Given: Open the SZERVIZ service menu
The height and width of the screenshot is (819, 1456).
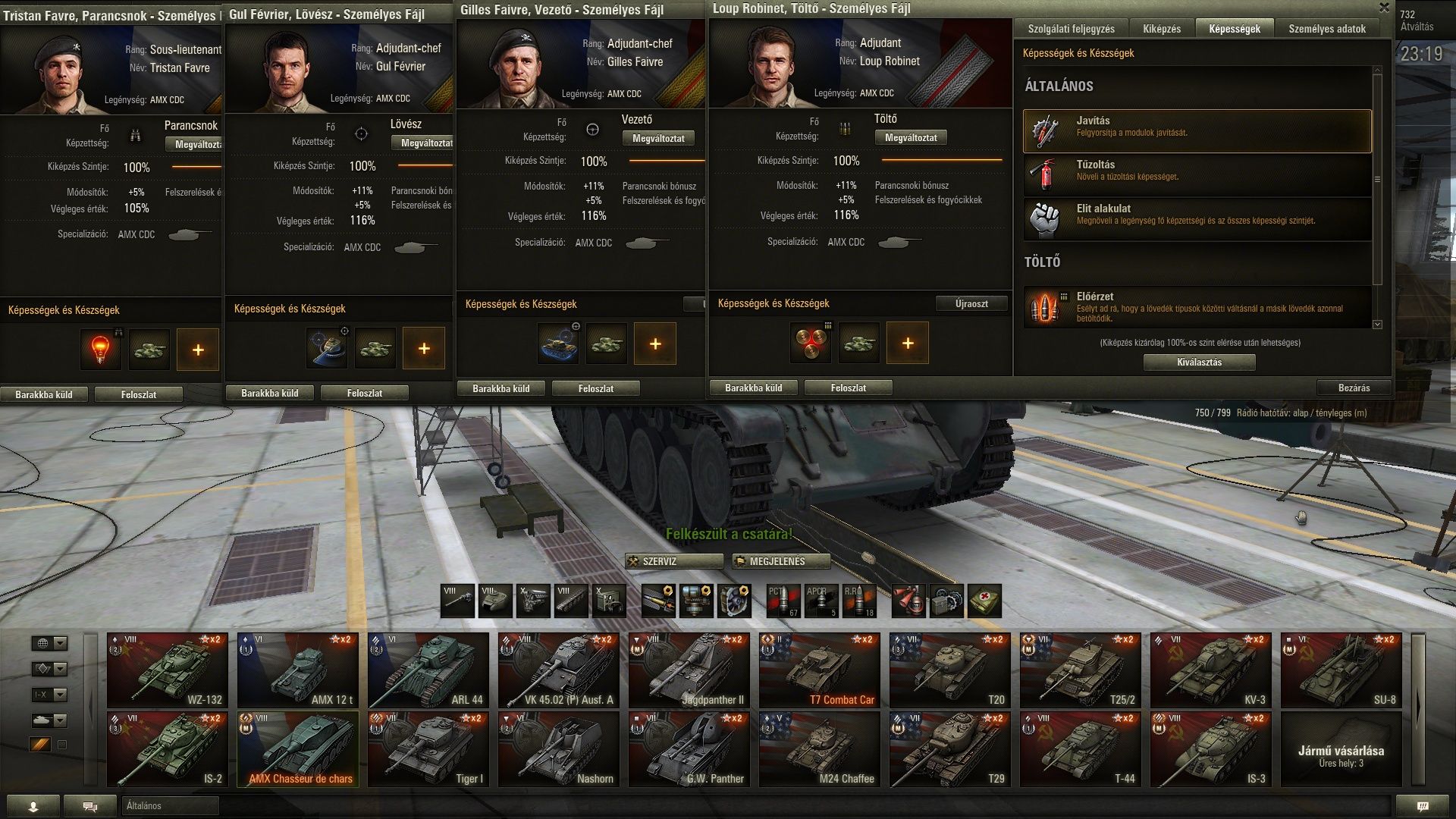Looking at the screenshot, I should (x=674, y=562).
